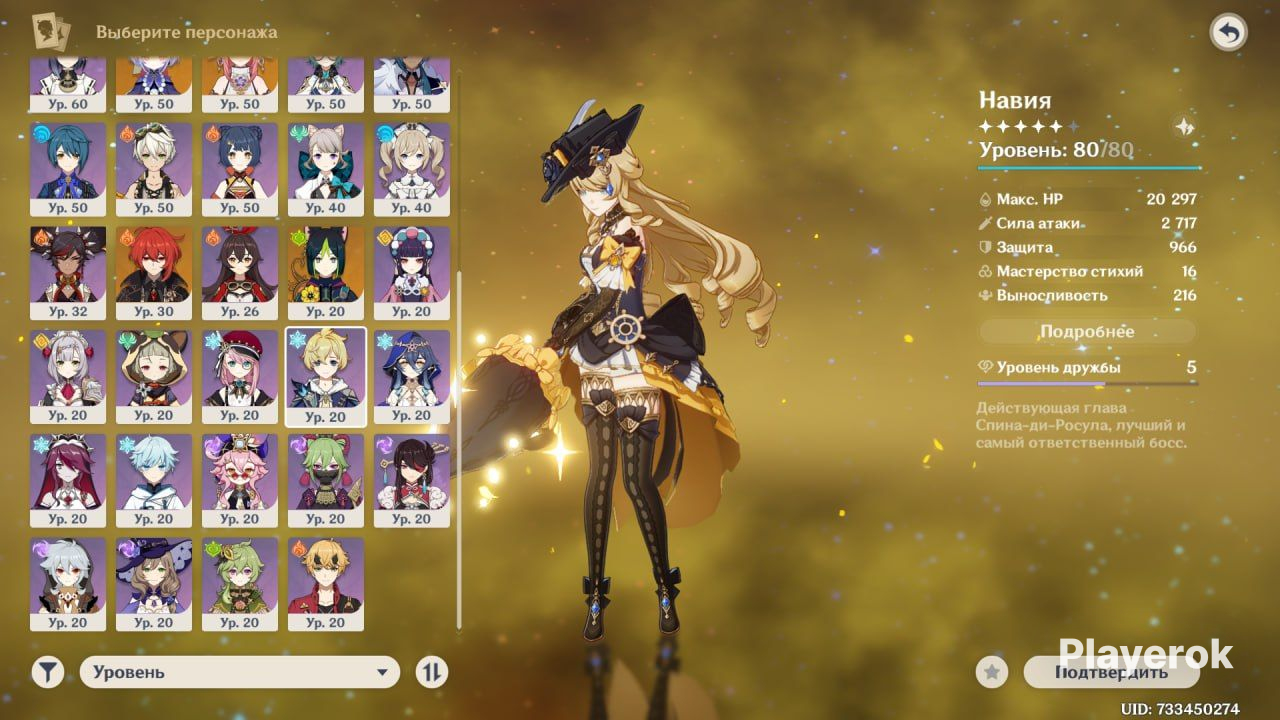Viewport: 1280px width, 720px height.
Task: Click the back arrow button
Action: click(1228, 33)
